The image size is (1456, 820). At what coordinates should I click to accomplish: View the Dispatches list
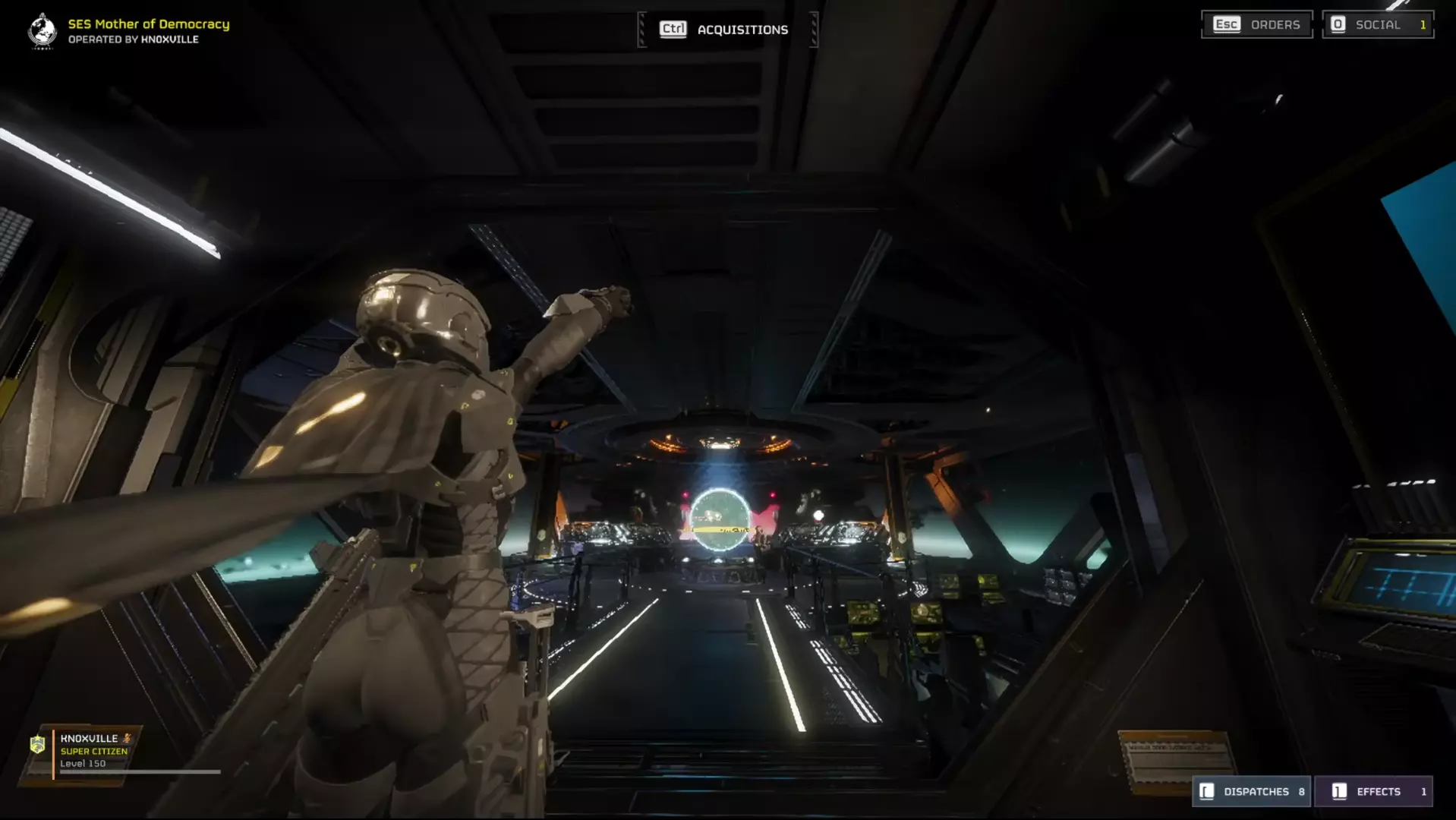[x=1252, y=791]
